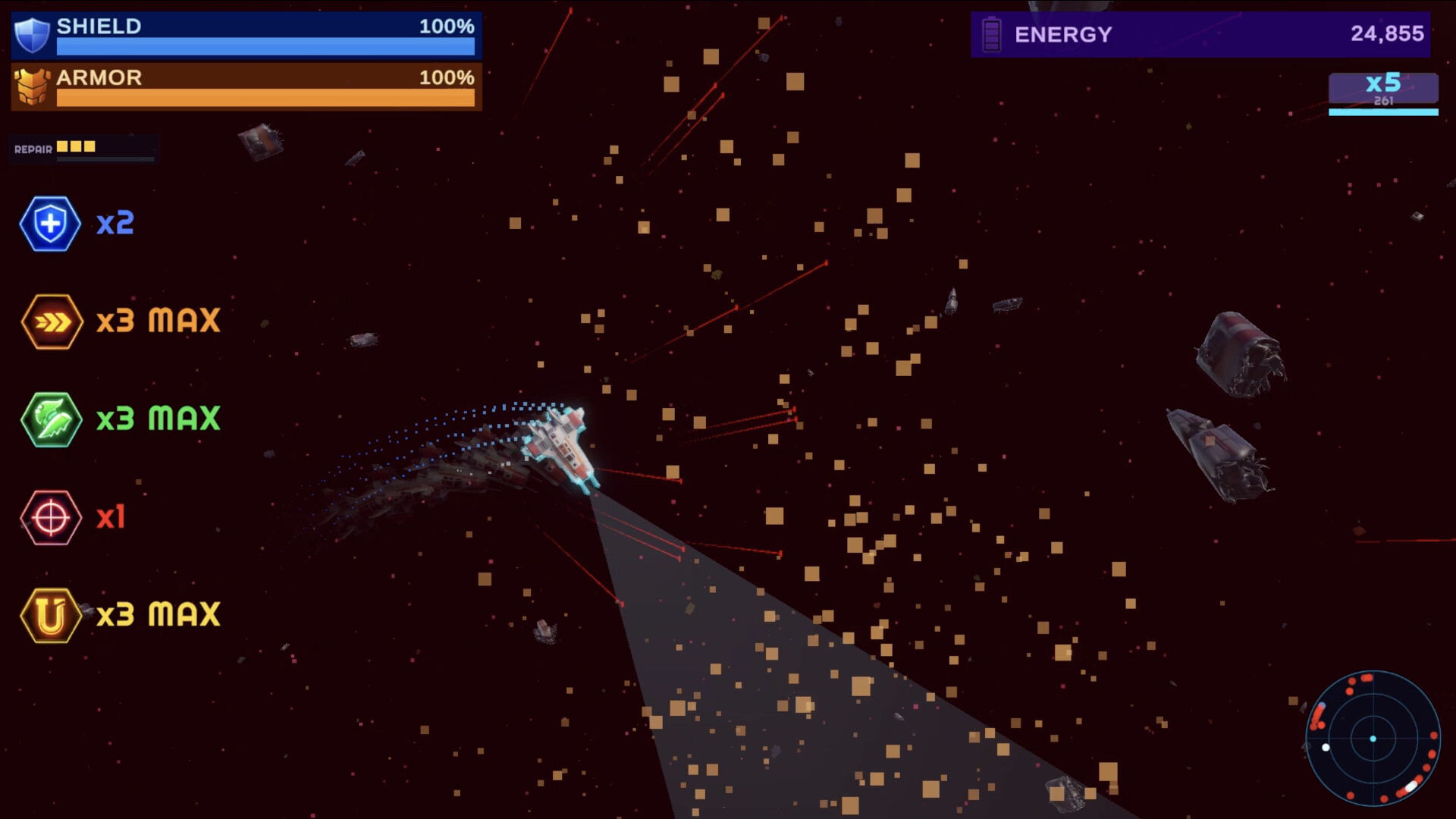
Task: Select the blue shield power-up icon
Action: click(50, 223)
